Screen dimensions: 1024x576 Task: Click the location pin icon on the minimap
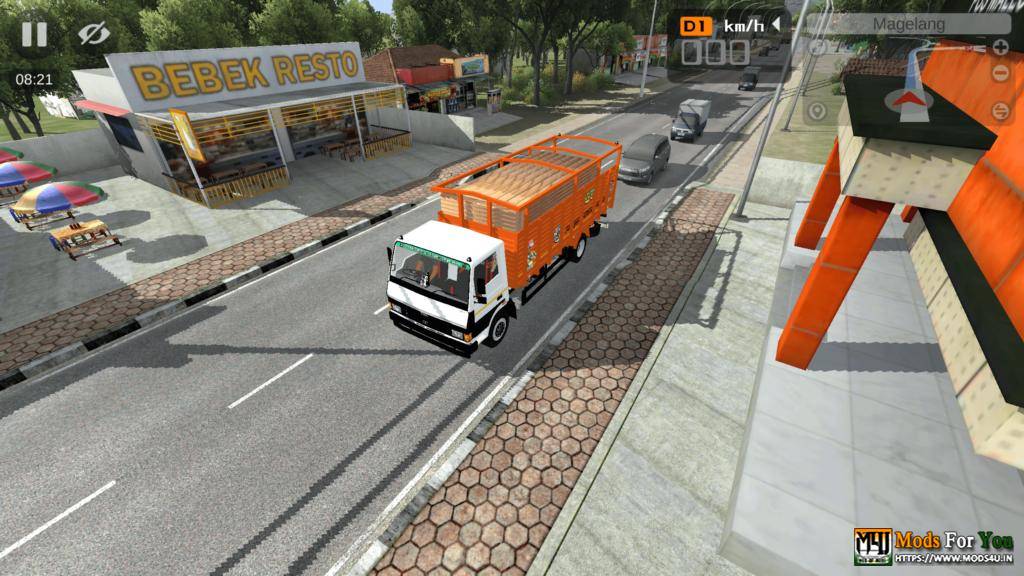[x=817, y=110]
